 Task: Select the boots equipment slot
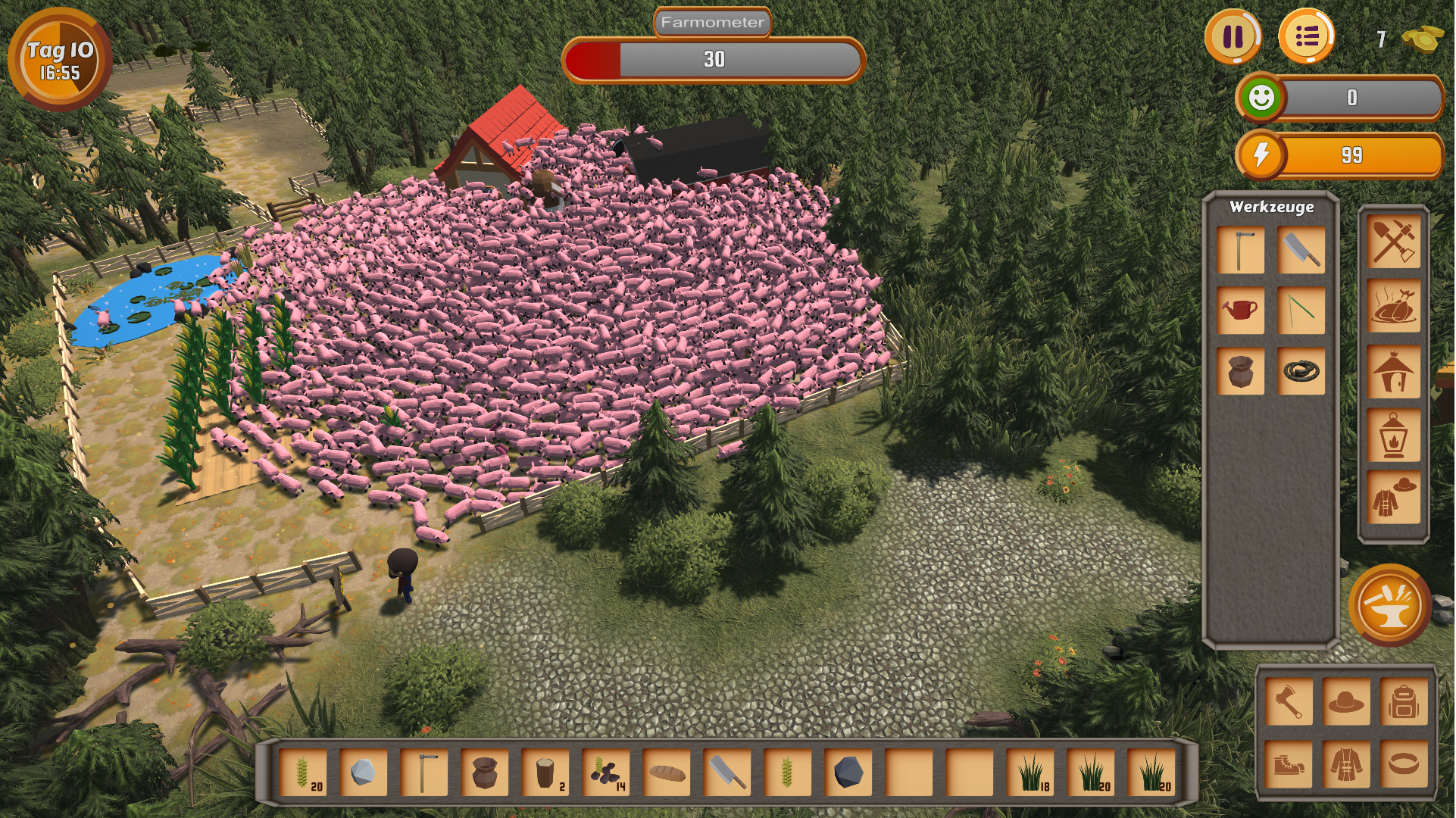click(x=1288, y=764)
